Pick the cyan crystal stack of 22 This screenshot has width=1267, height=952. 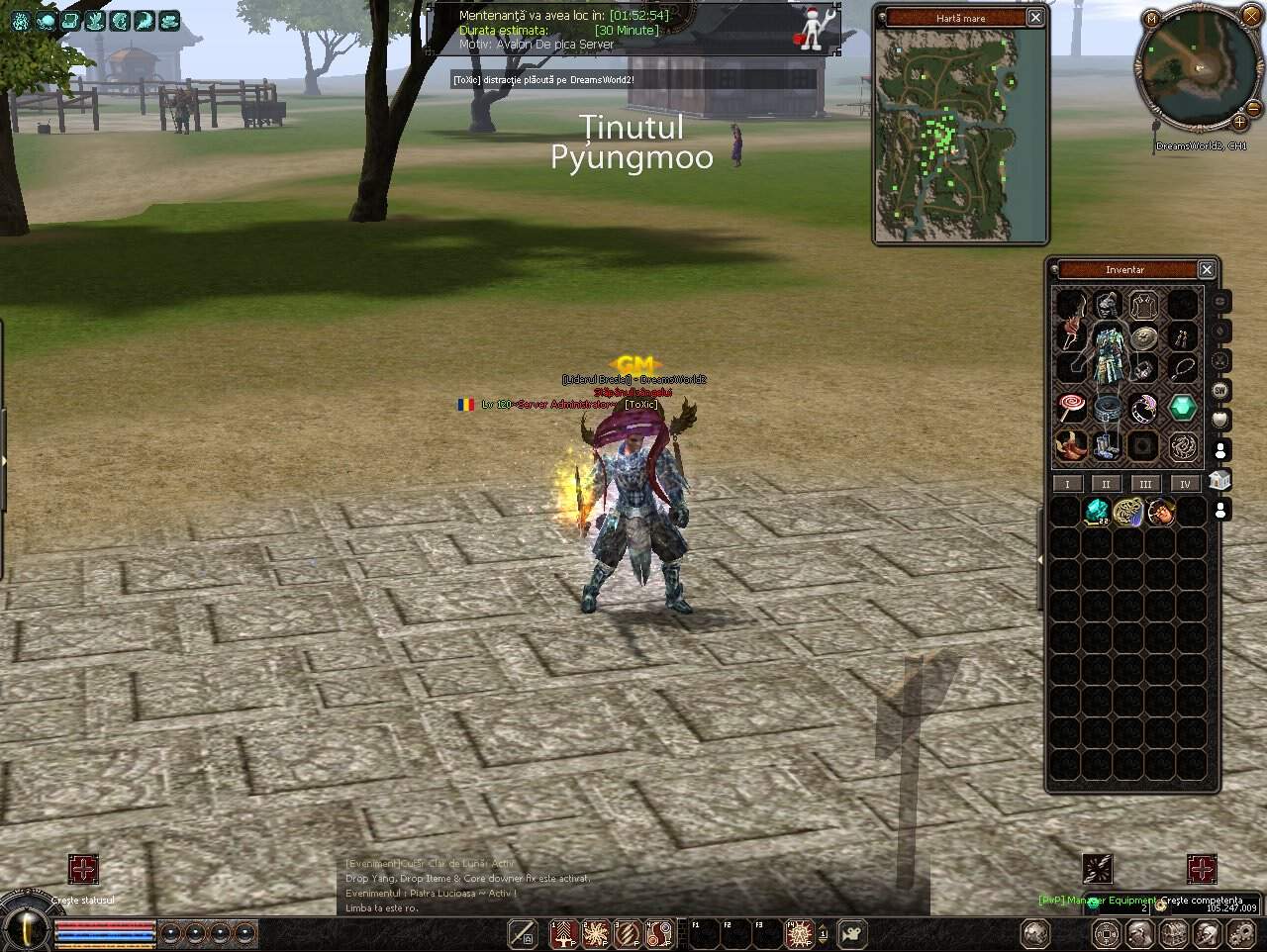[x=1097, y=512]
